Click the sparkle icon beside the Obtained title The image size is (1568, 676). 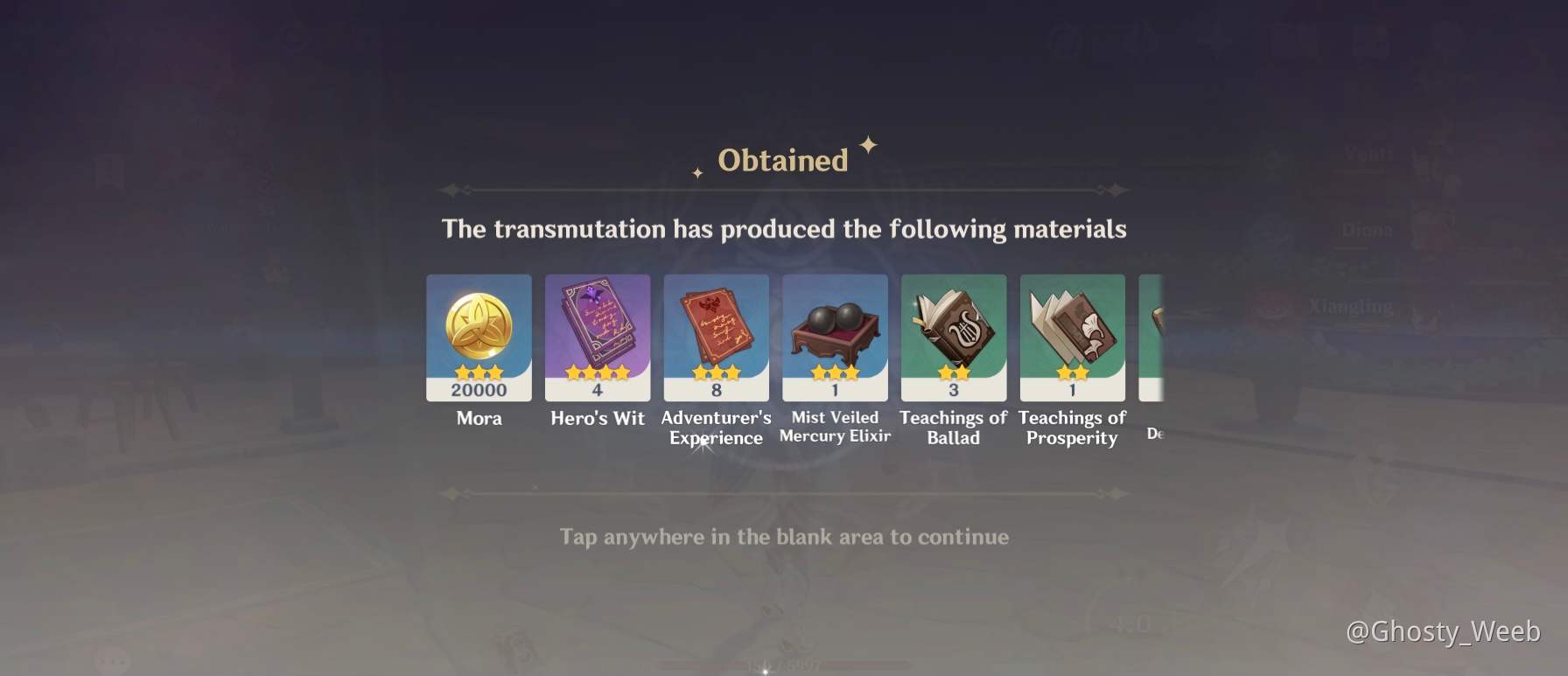click(x=867, y=145)
